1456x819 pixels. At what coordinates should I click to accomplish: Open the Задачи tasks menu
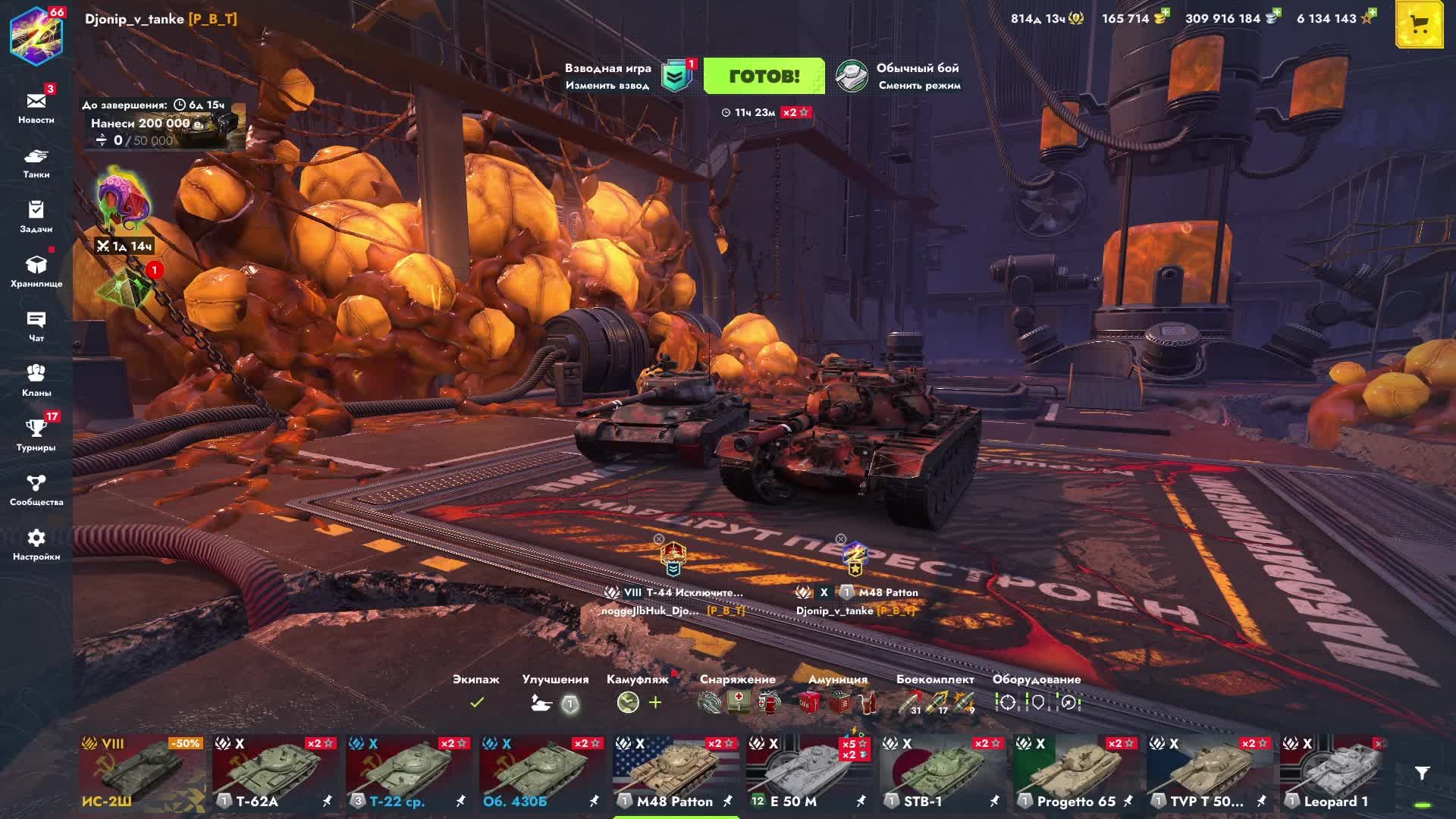pyautogui.click(x=36, y=216)
